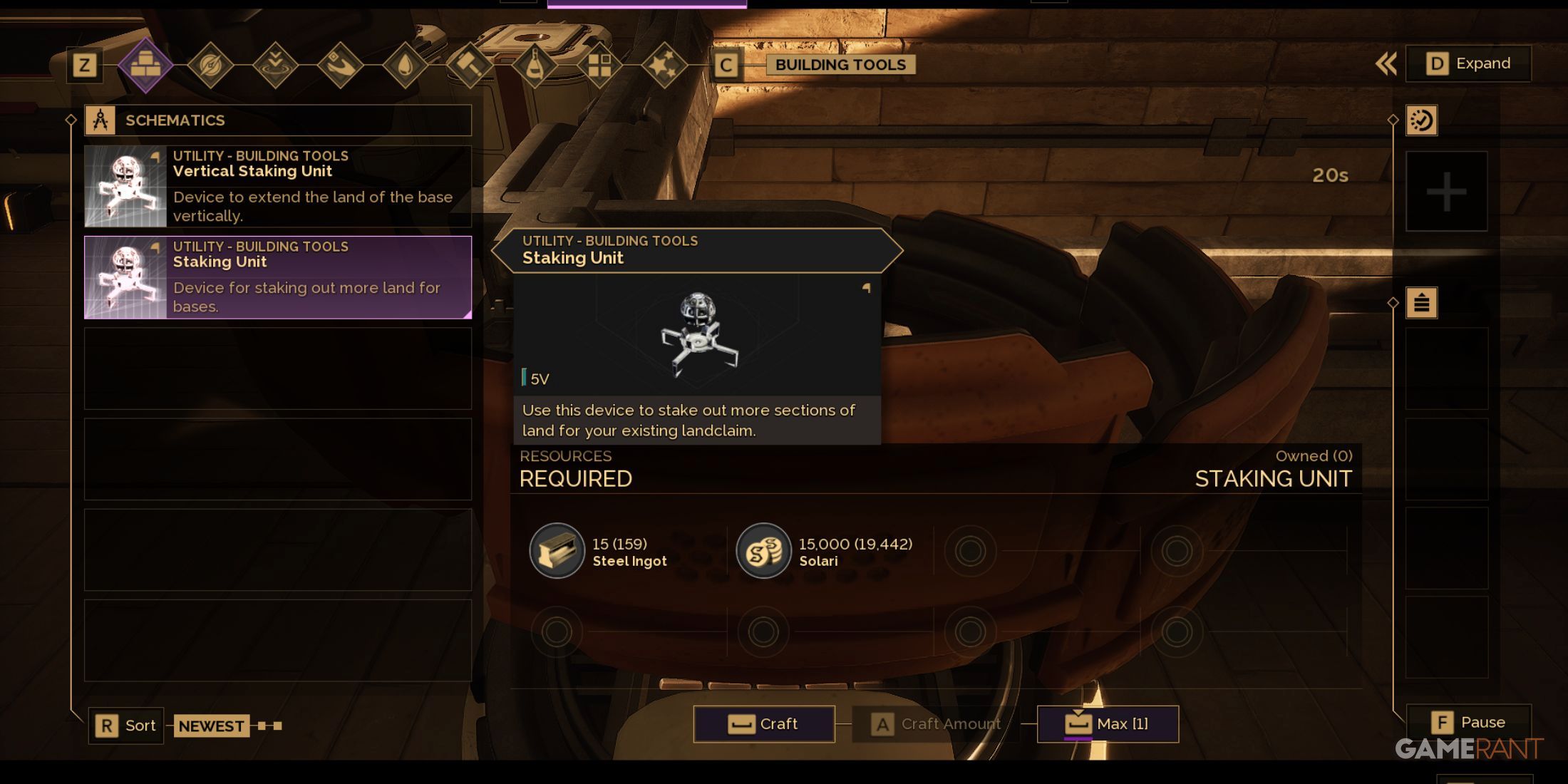Open the open-hand category tab

point(340,66)
